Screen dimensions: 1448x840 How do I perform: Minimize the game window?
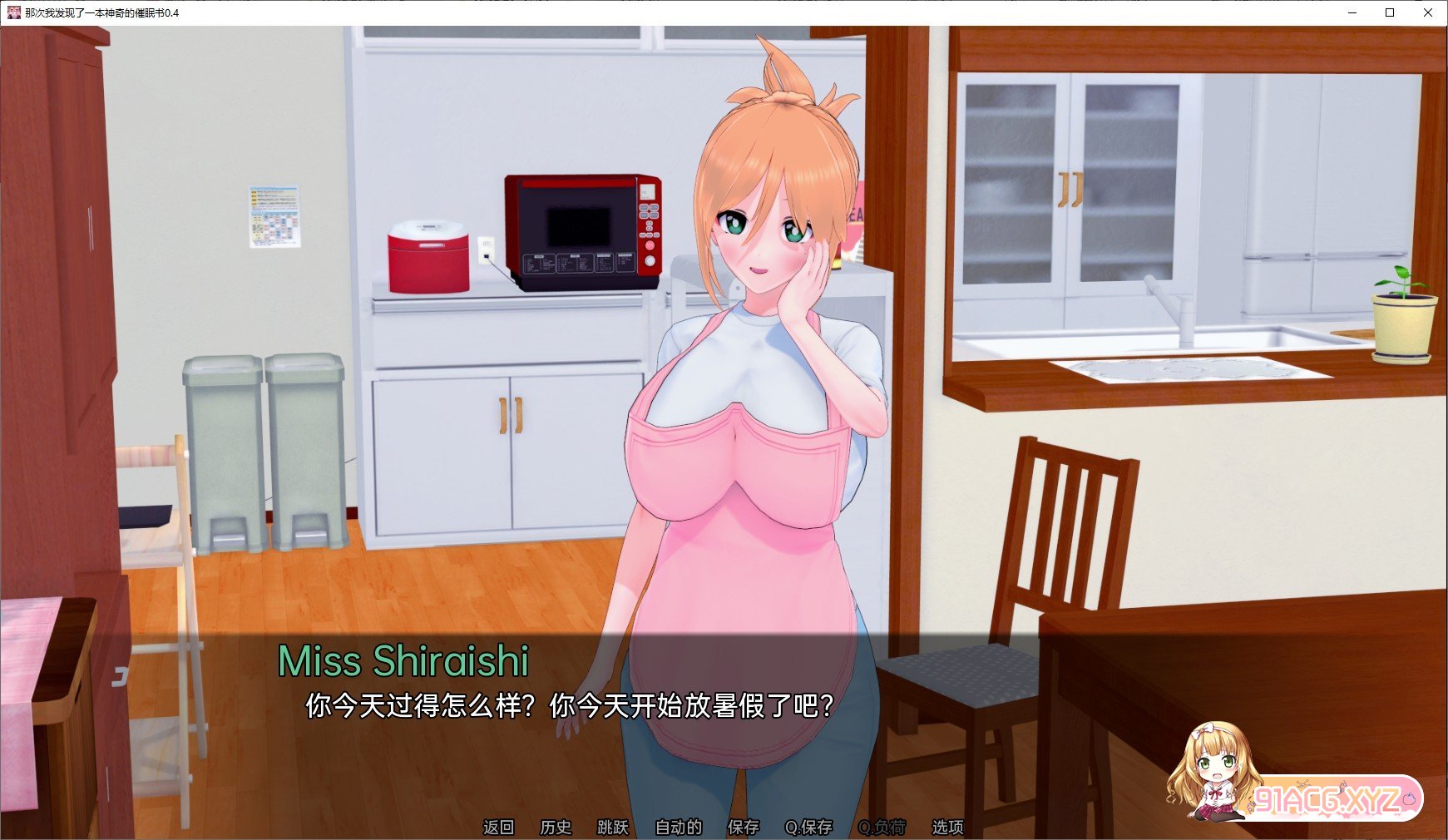[x=1352, y=12]
